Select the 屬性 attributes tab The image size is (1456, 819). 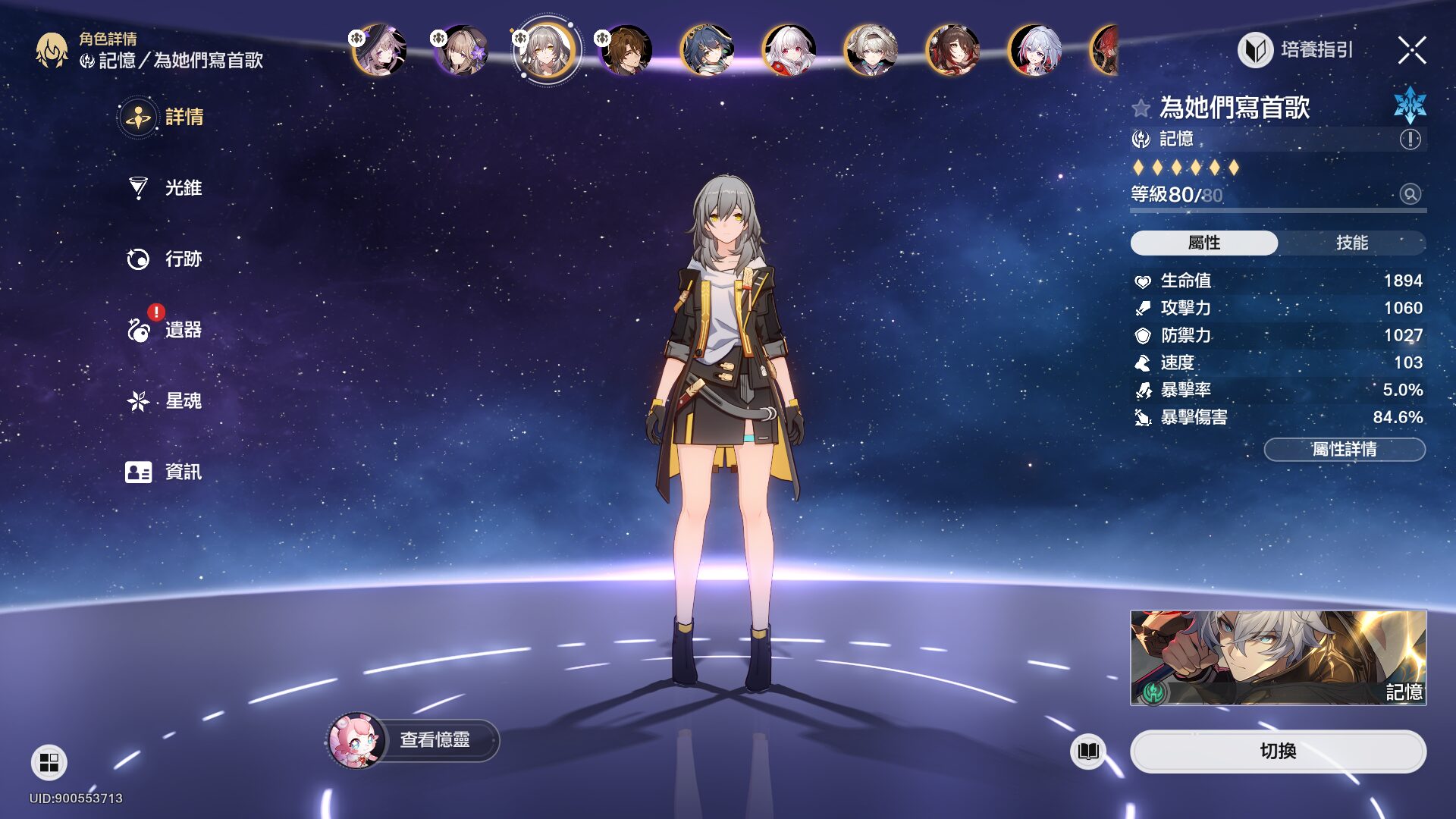pyautogui.click(x=1203, y=243)
